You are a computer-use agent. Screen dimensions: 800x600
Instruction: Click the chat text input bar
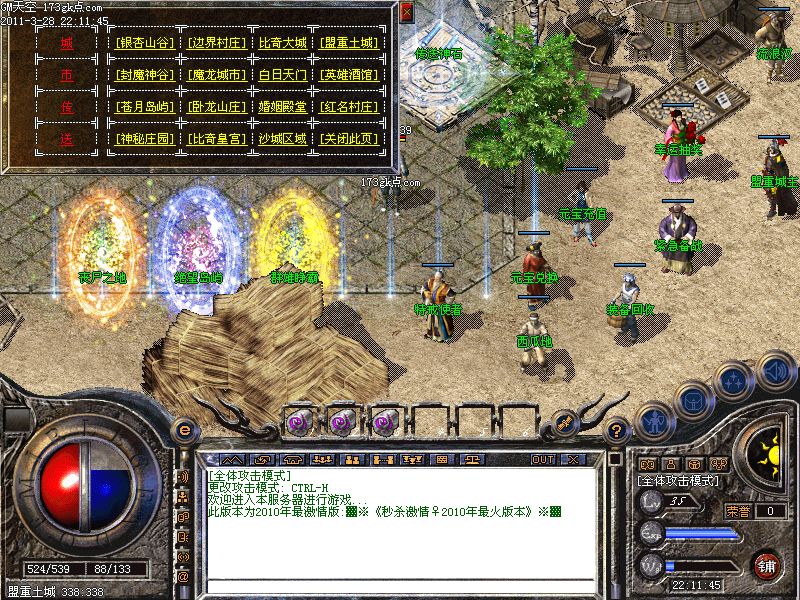[x=400, y=584]
